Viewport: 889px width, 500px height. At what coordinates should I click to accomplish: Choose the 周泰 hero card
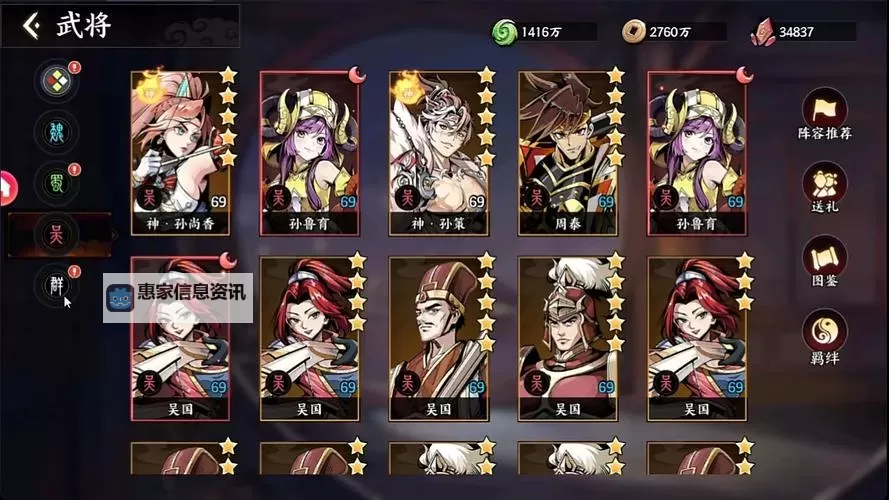(570, 152)
